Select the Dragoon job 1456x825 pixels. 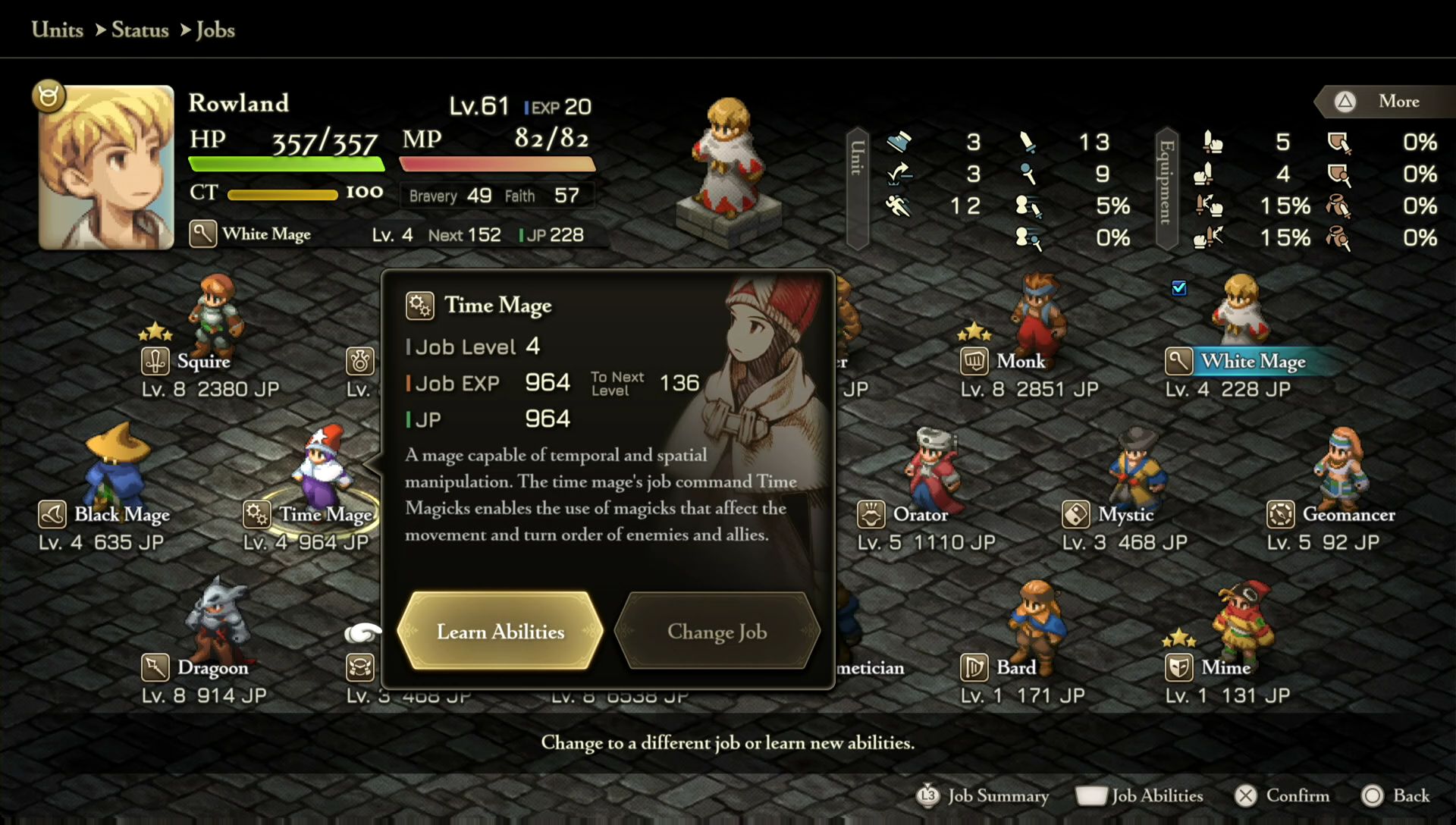click(212, 667)
